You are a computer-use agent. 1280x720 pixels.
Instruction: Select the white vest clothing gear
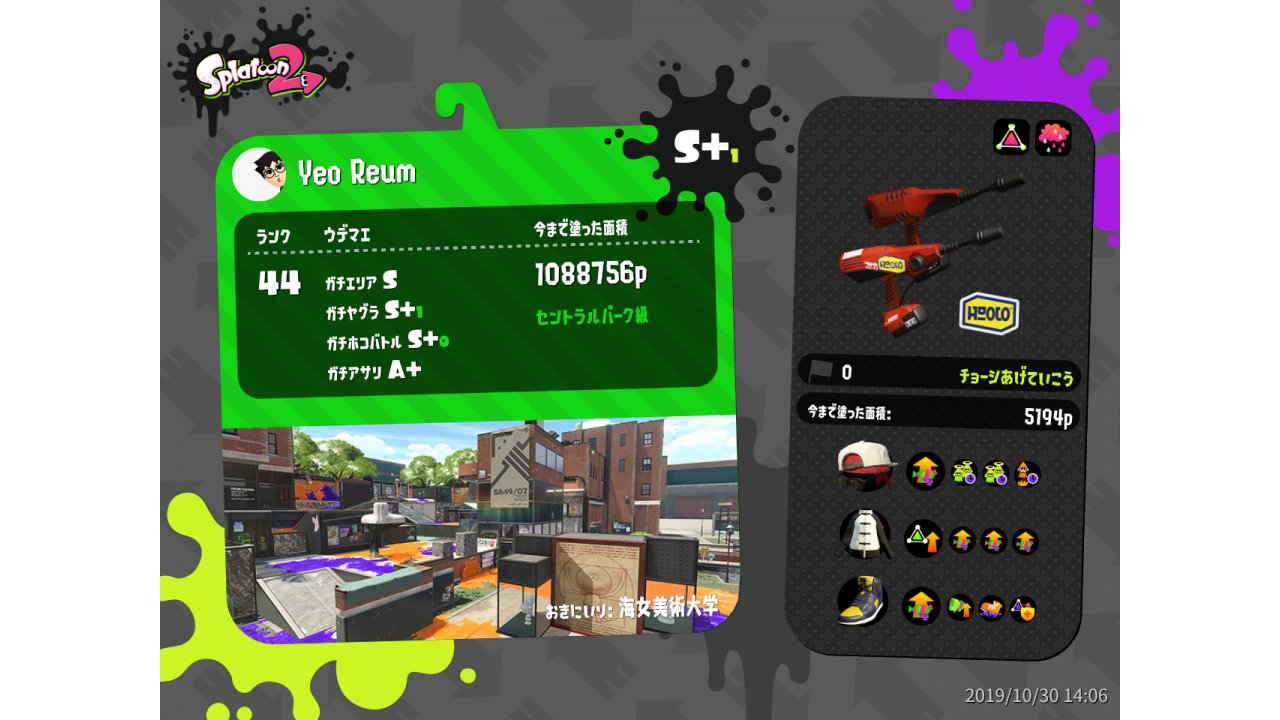(864, 534)
